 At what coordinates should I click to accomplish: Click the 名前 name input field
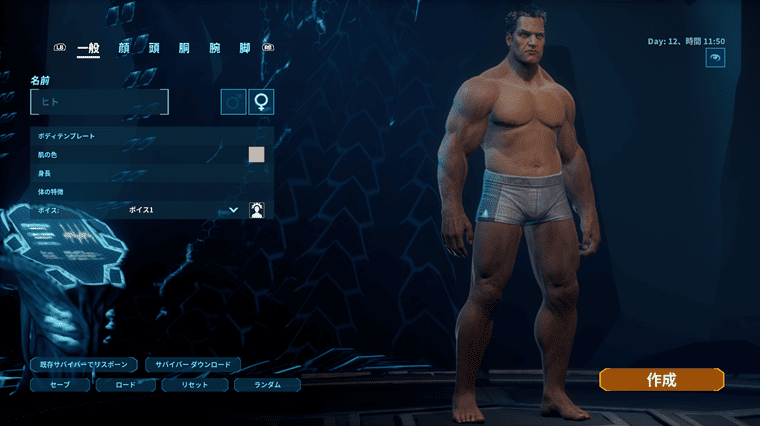pyautogui.click(x=100, y=102)
